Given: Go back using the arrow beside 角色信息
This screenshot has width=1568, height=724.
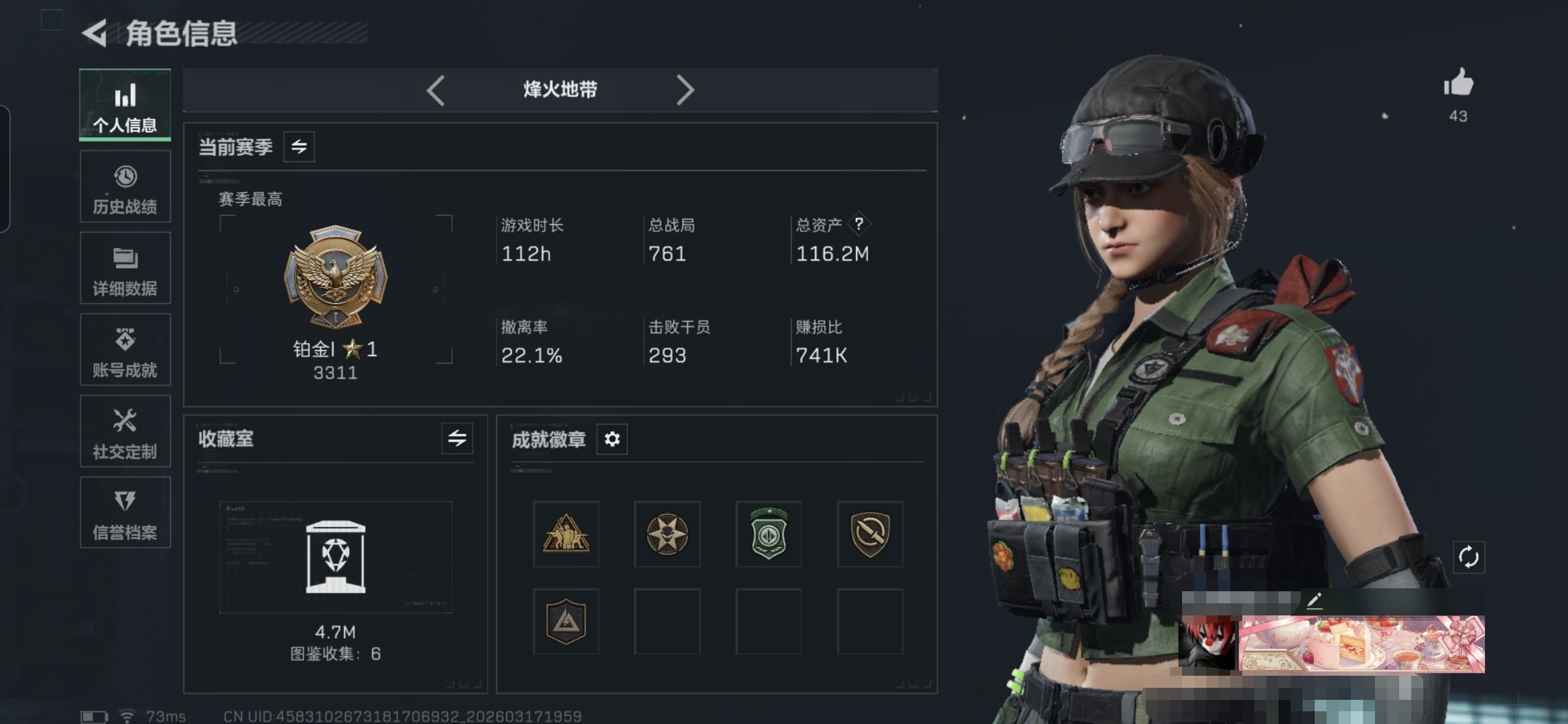Looking at the screenshot, I should (x=95, y=33).
